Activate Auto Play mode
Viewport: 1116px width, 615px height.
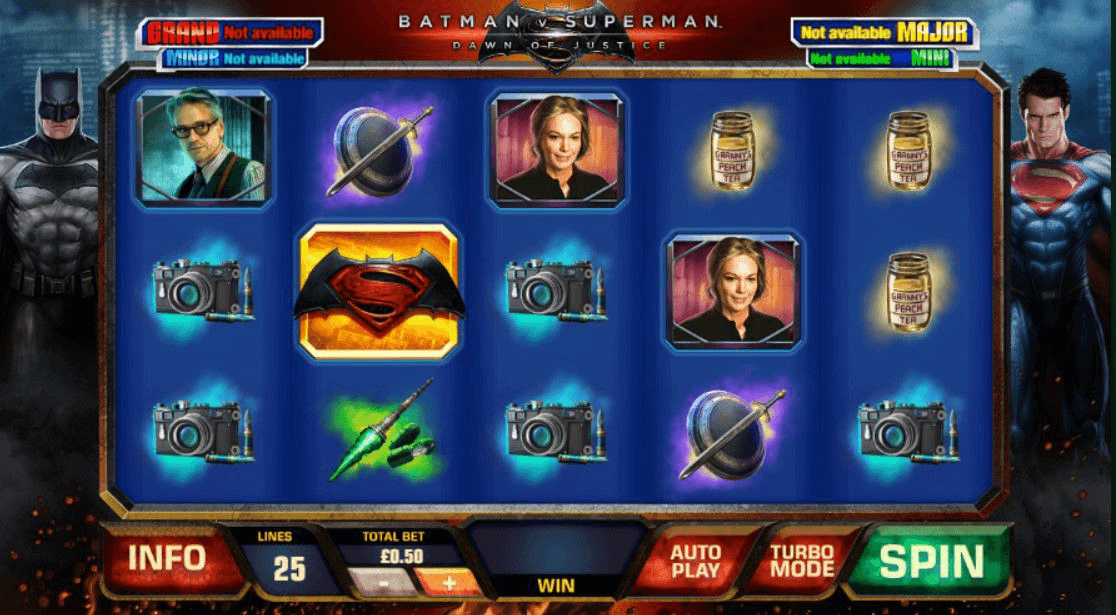[696, 560]
